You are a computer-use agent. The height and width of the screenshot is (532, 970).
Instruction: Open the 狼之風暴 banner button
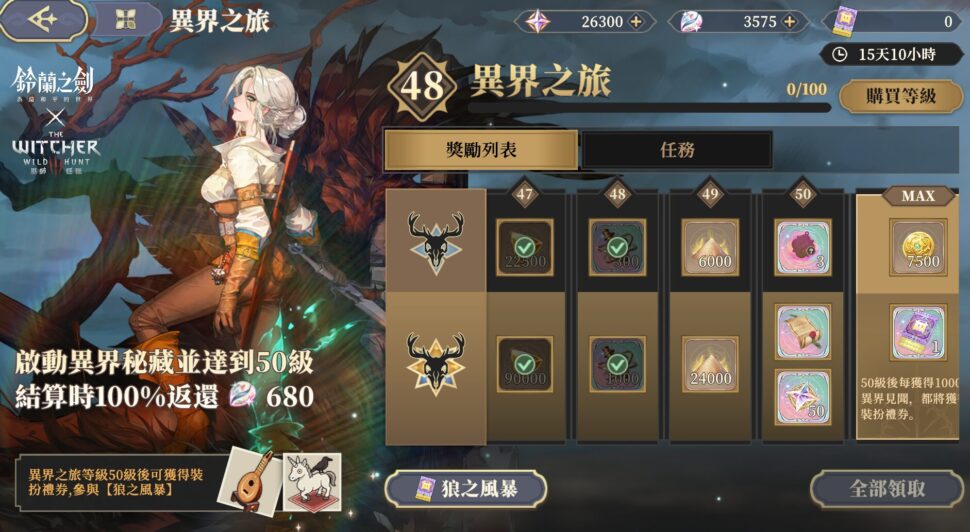point(465,489)
